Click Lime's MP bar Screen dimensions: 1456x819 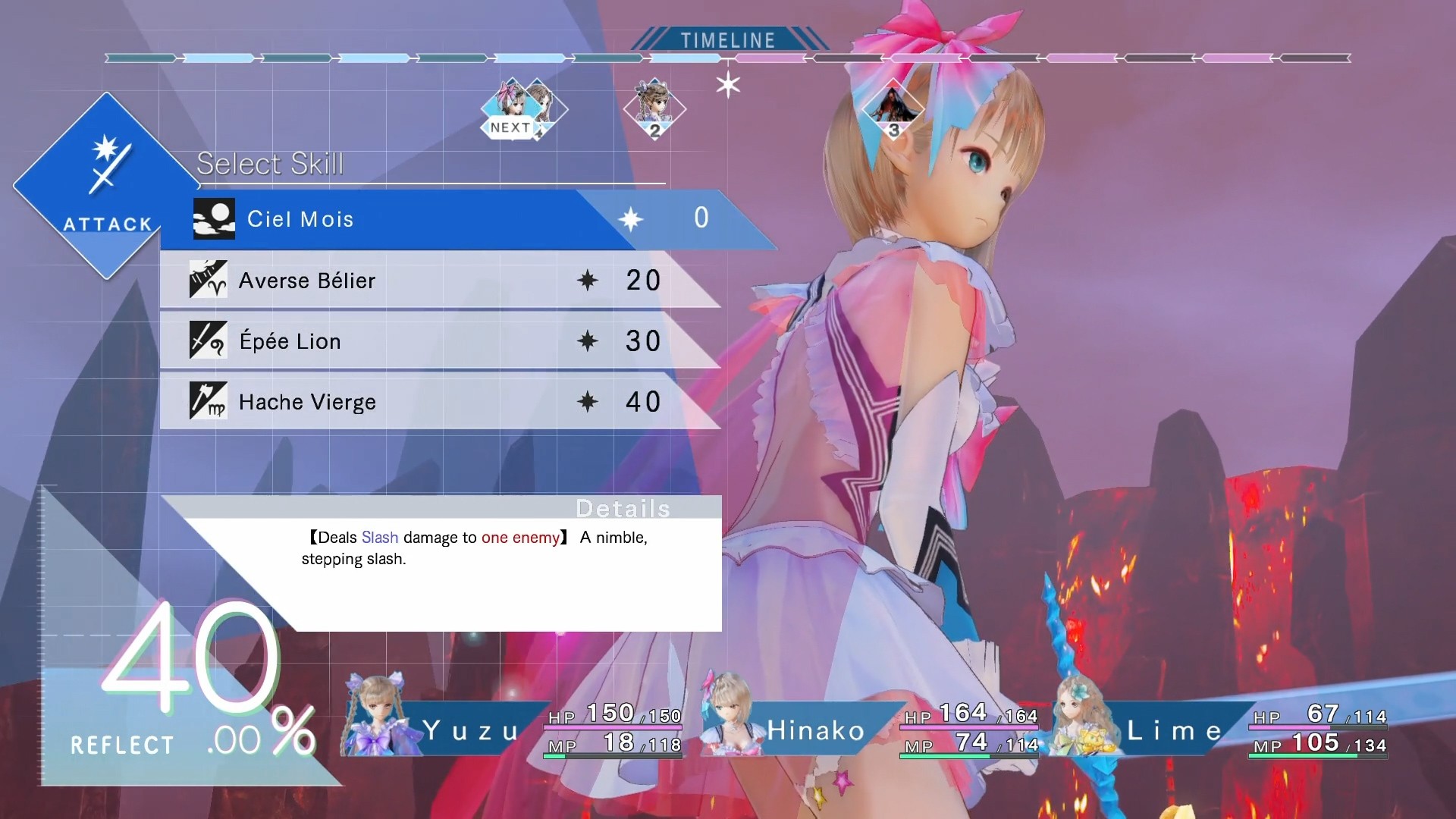point(1318,755)
